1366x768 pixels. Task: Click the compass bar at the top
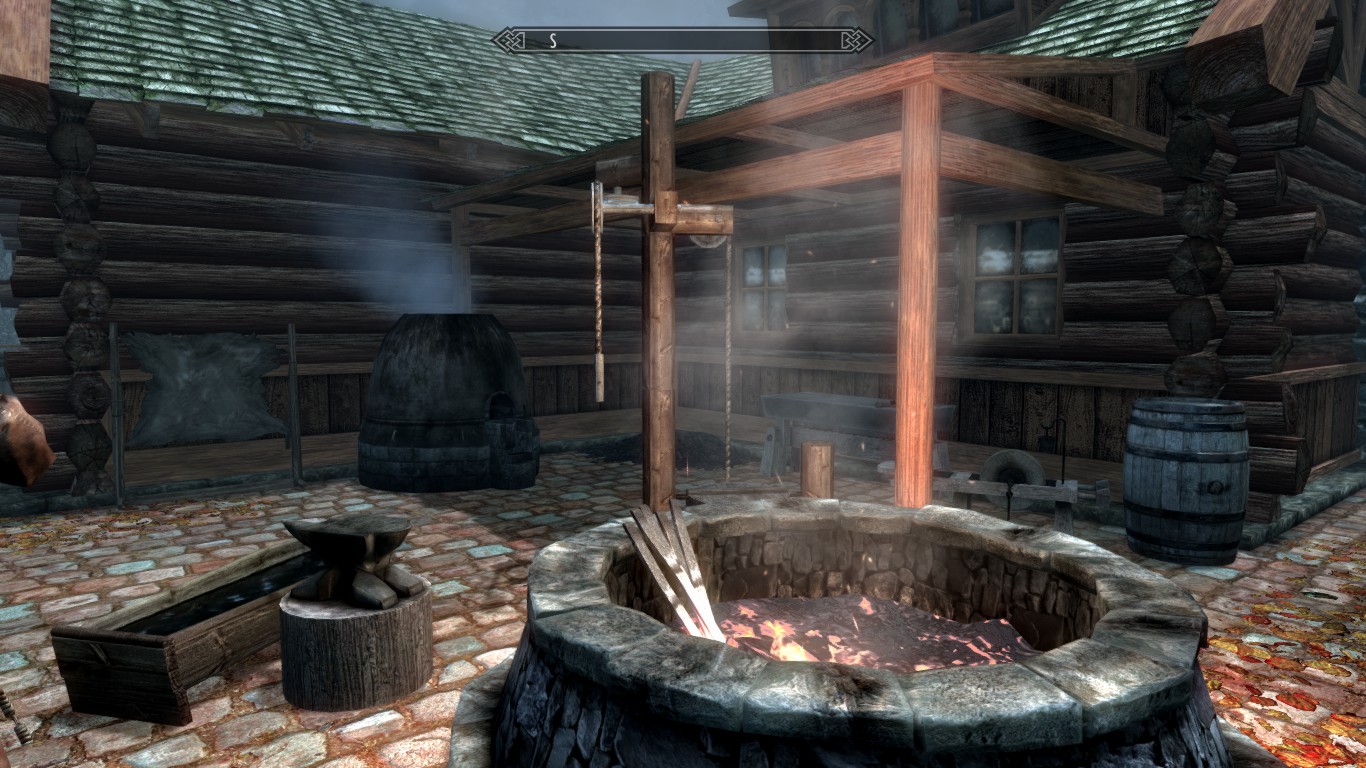tap(683, 40)
